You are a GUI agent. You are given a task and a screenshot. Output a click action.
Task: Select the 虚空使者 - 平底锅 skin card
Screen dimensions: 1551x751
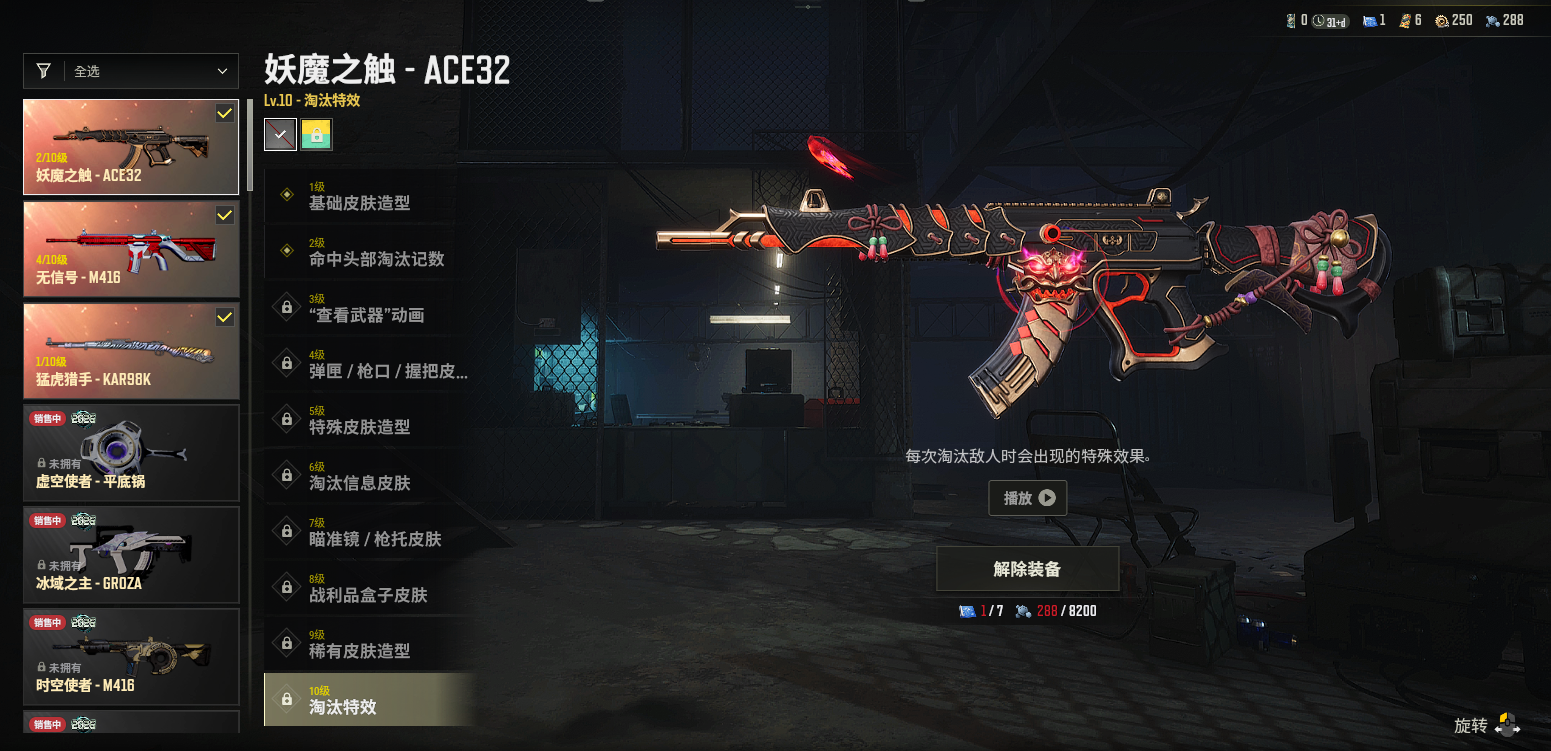click(131, 453)
